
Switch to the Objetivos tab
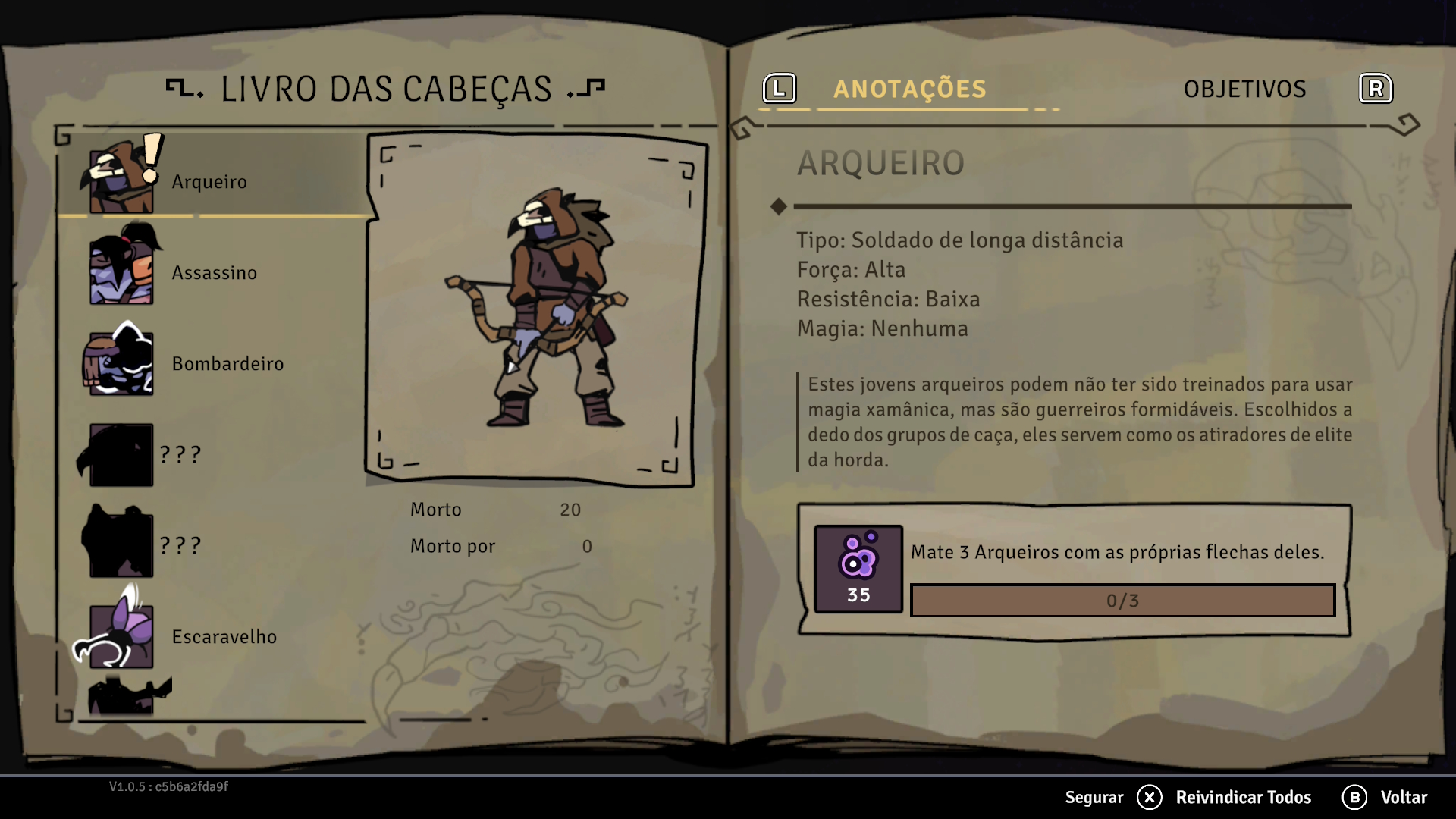1244,89
